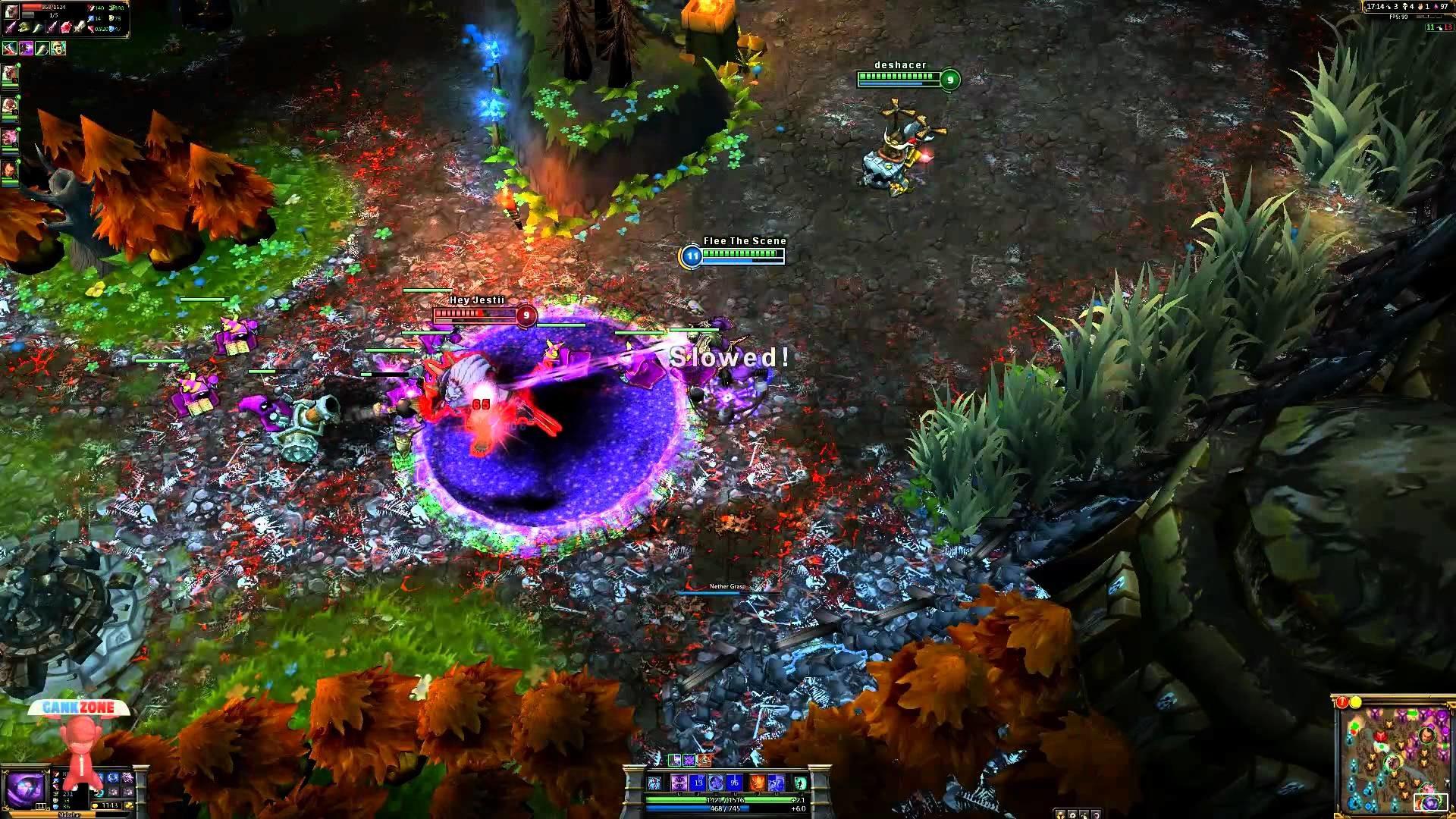Click the armor stat icon showing 75
Screen dimensions: 1456x819
coord(111,19)
